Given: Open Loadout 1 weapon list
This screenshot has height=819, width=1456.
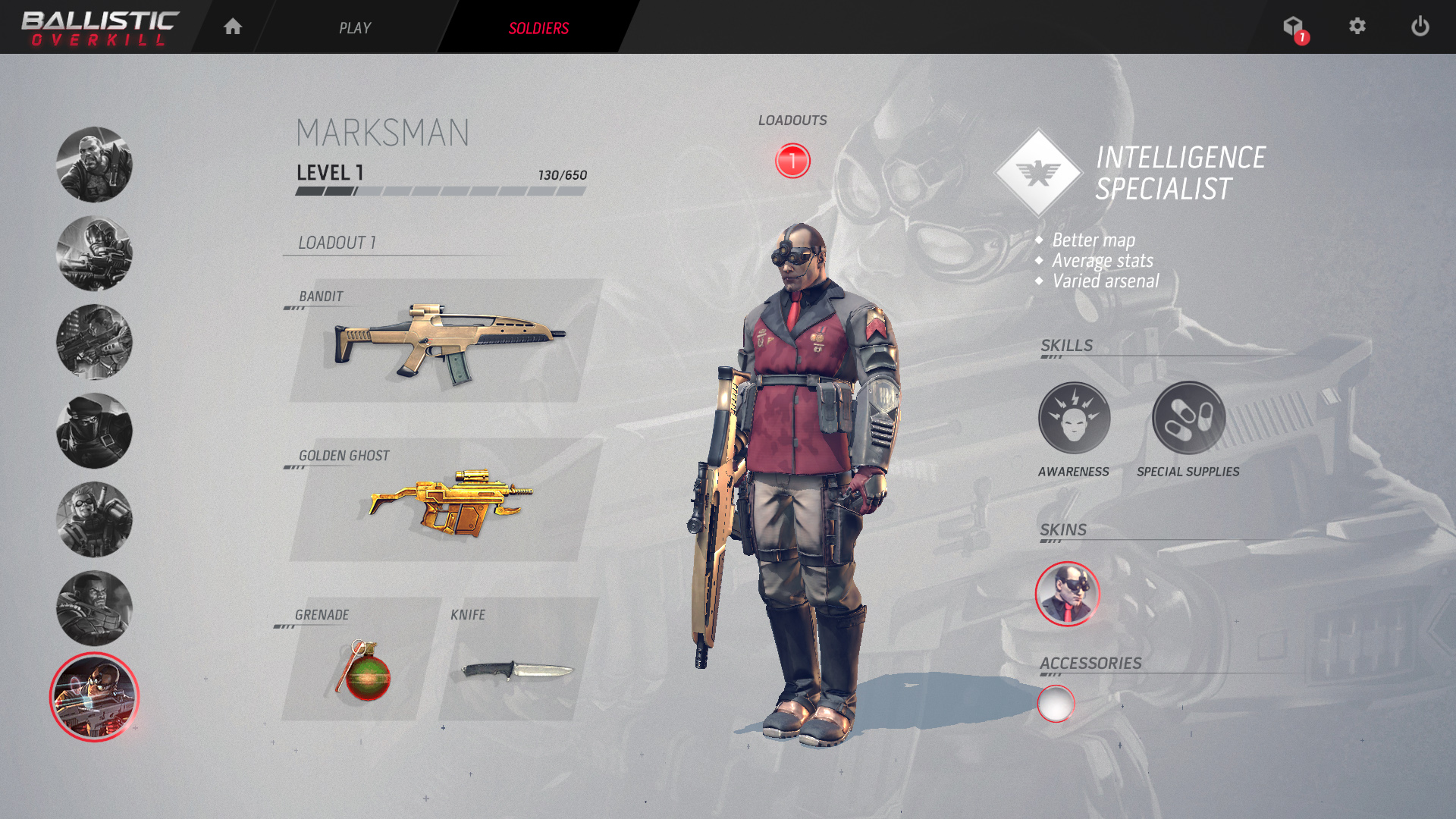Looking at the screenshot, I should [x=336, y=243].
